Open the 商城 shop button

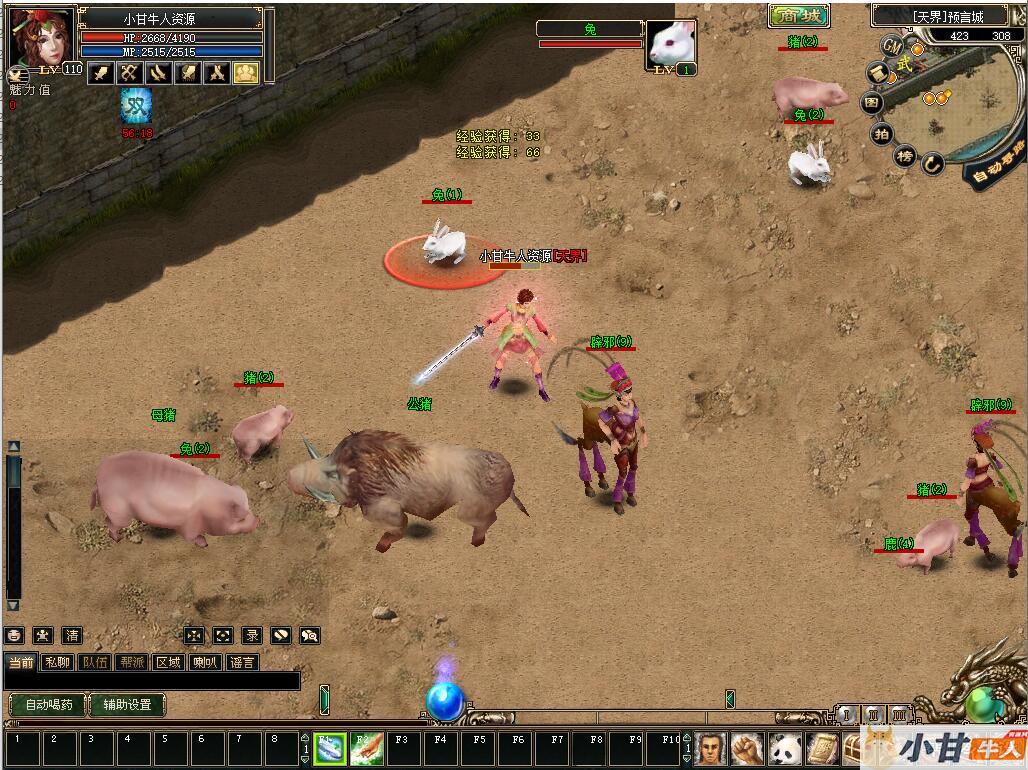tap(799, 16)
